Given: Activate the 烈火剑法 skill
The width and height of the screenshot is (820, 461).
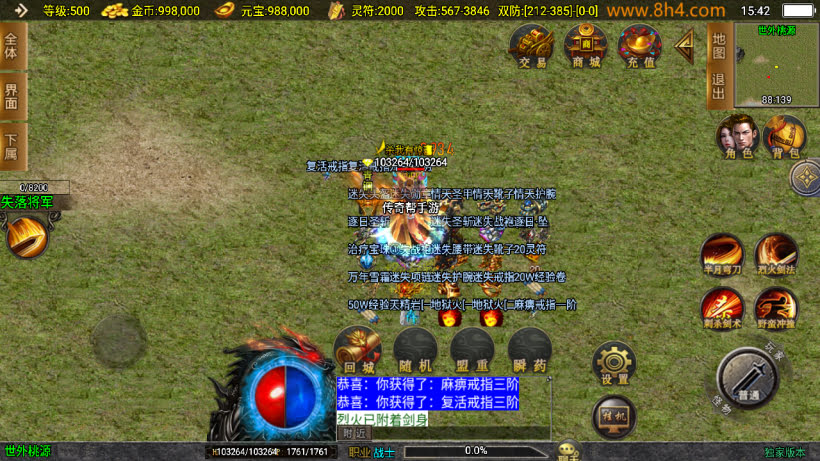Looking at the screenshot, I should click(776, 254).
